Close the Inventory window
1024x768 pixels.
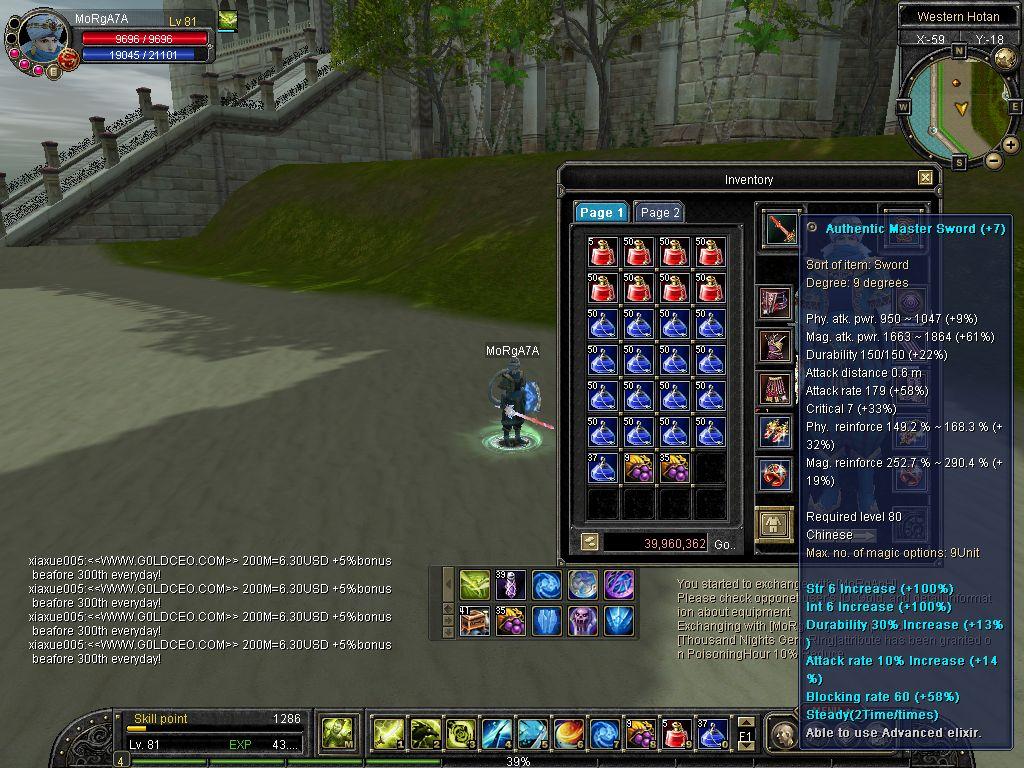pos(925,178)
